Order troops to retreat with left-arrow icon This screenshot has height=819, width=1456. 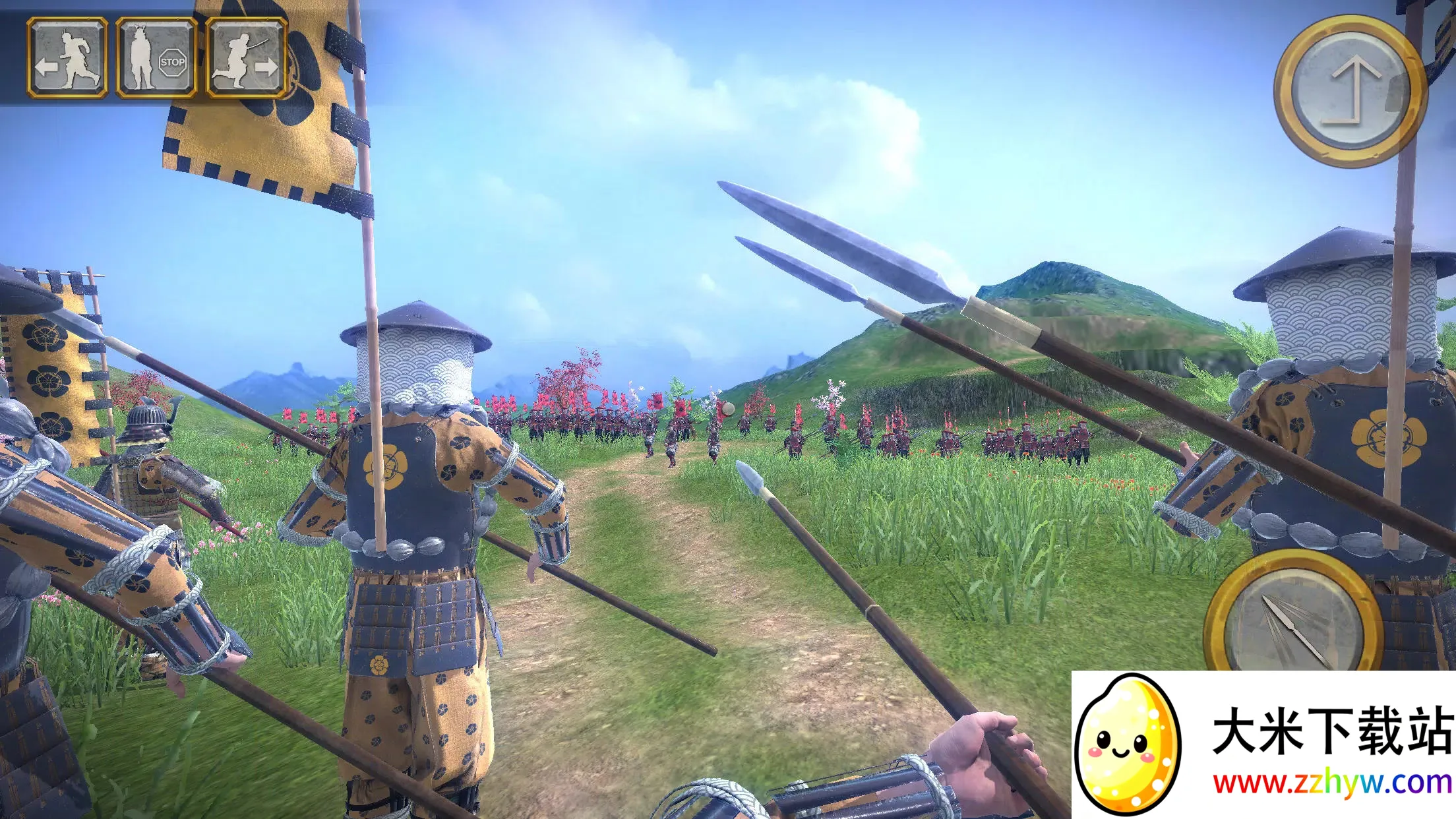coord(67,58)
